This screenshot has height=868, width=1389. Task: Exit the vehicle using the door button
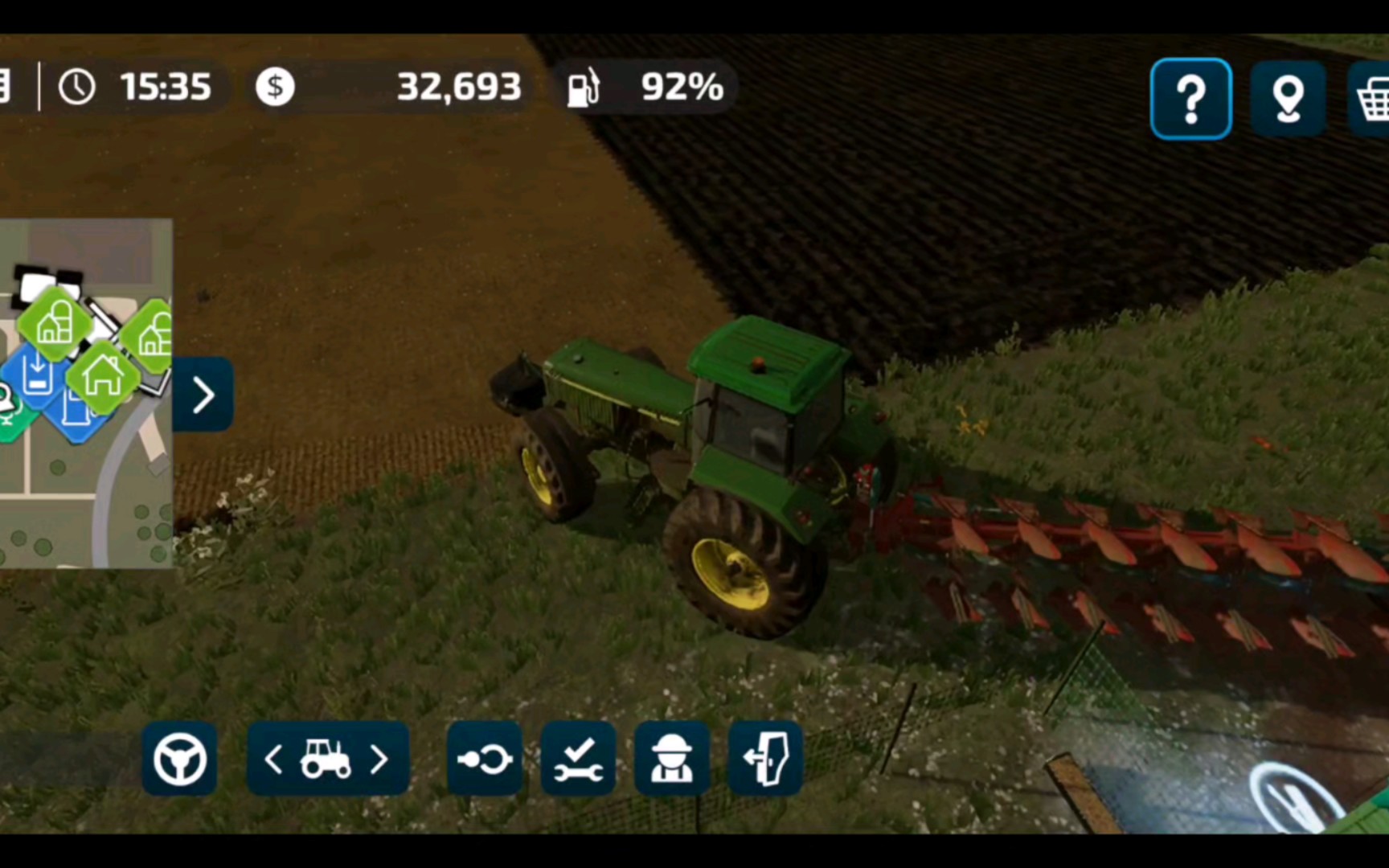[765, 759]
